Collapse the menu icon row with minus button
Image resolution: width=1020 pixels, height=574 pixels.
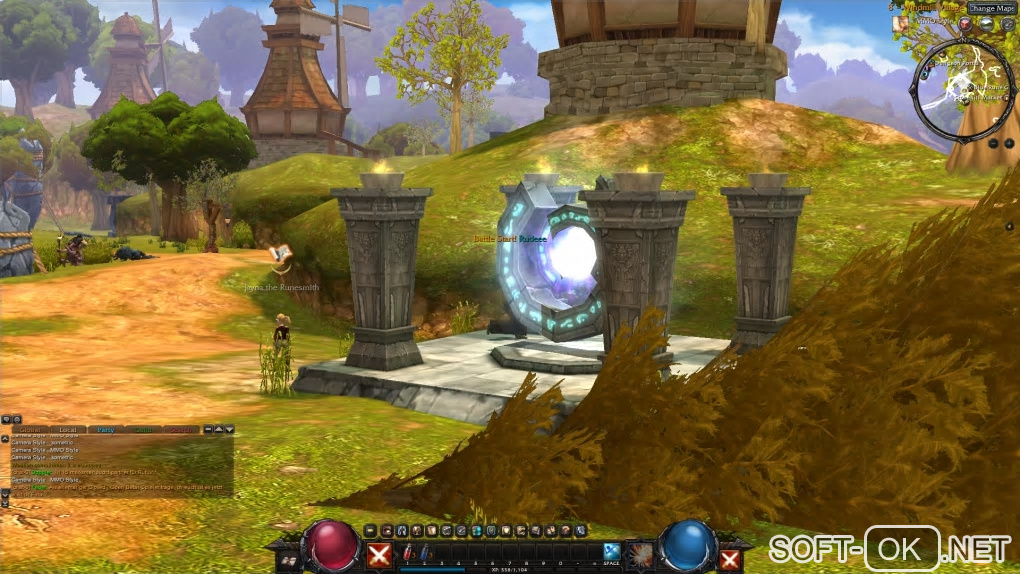(x=370, y=530)
